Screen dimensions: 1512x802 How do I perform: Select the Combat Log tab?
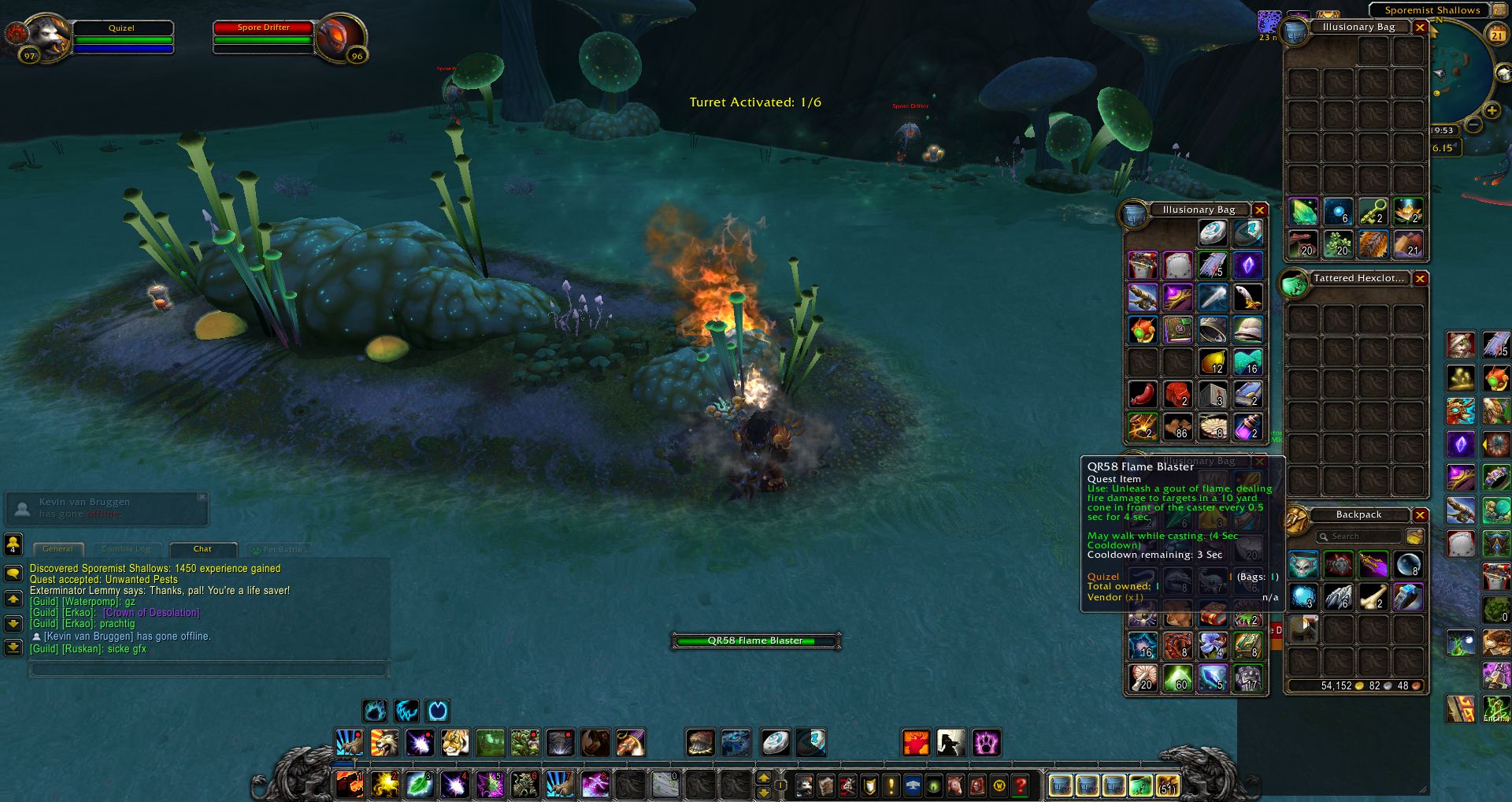pos(126,549)
